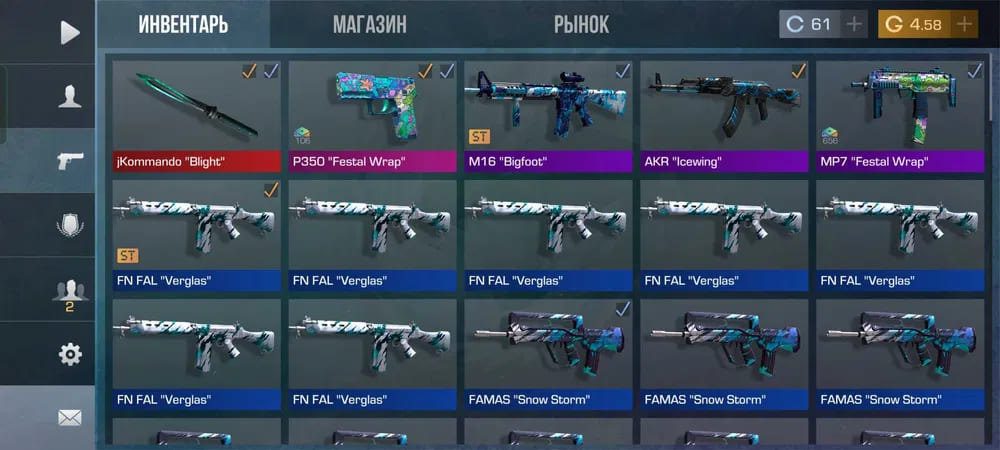Open the Рынок tab
Viewport: 1000px width, 450px height.
(x=581, y=25)
